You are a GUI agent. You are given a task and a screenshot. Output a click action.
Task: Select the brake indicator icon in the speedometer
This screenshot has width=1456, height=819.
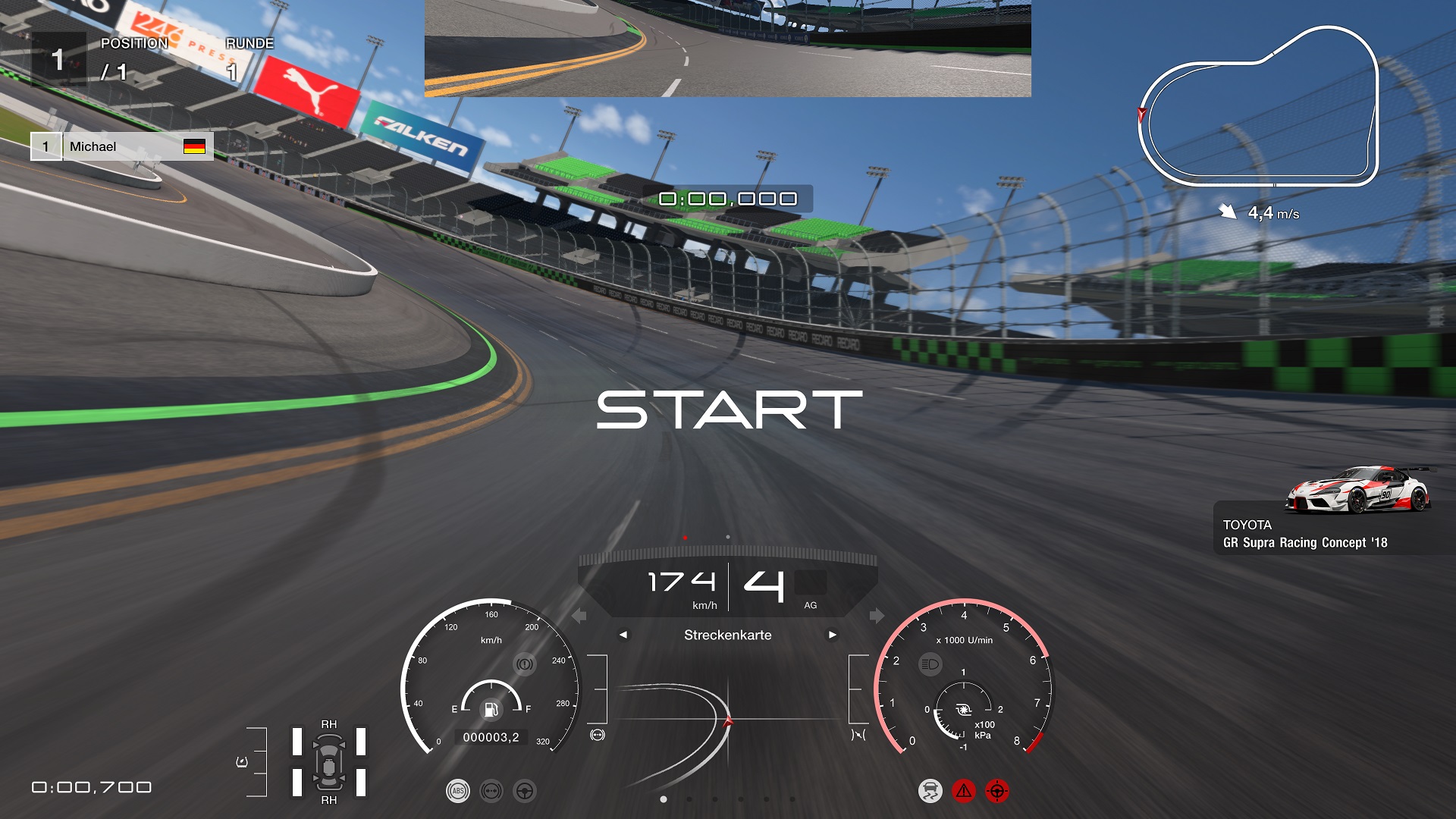(x=524, y=664)
